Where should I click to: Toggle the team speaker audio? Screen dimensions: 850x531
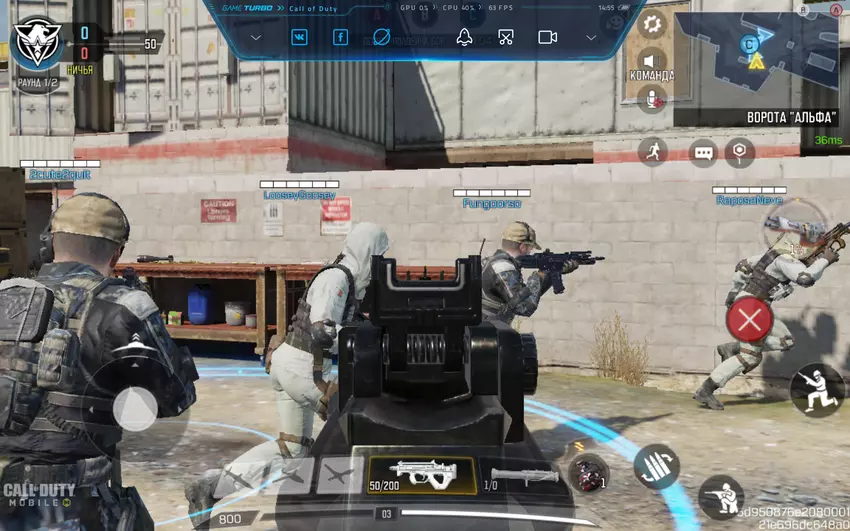click(x=652, y=60)
